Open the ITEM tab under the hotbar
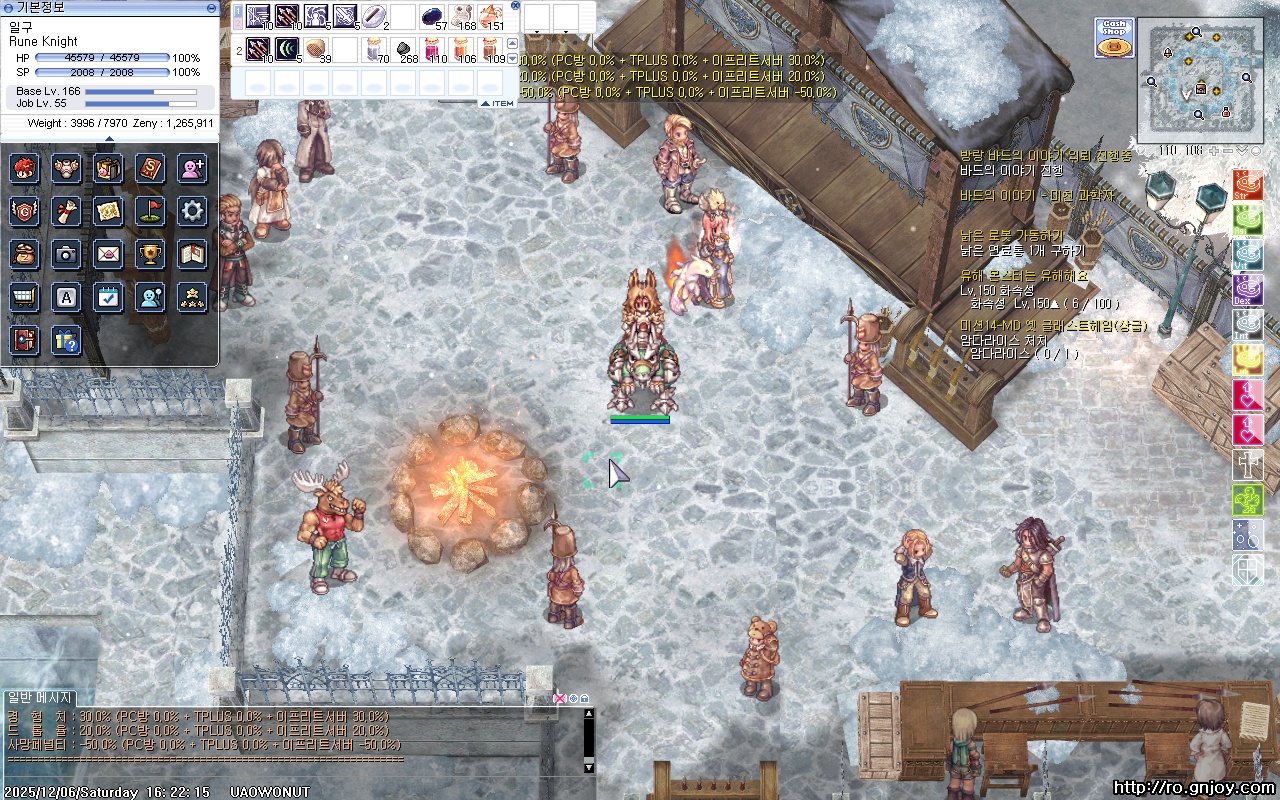The width and height of the screenshot is (1280, 800). click(498, 103)
